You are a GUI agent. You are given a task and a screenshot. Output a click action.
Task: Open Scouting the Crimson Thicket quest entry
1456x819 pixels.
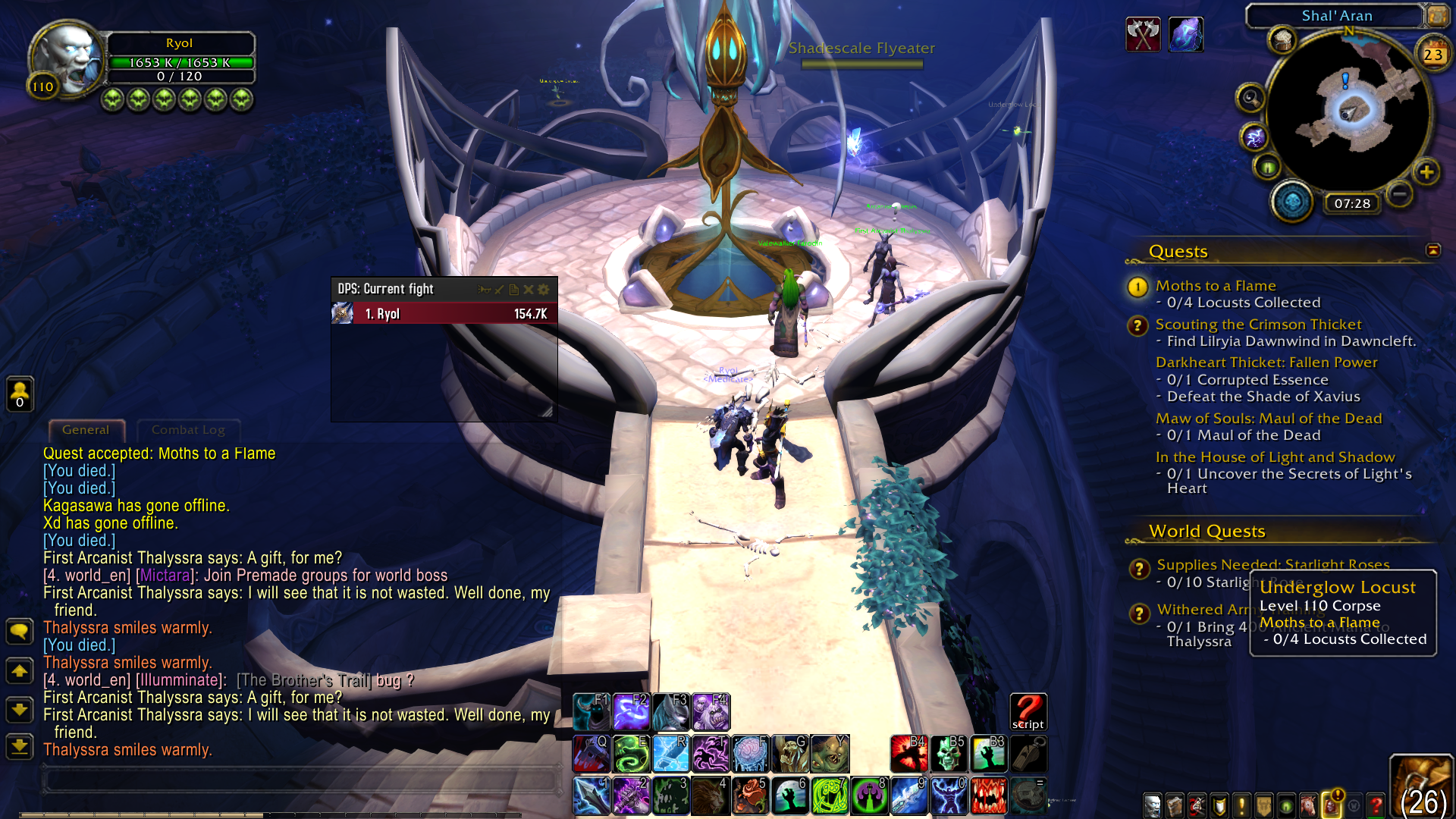(x=1258, y=325)
